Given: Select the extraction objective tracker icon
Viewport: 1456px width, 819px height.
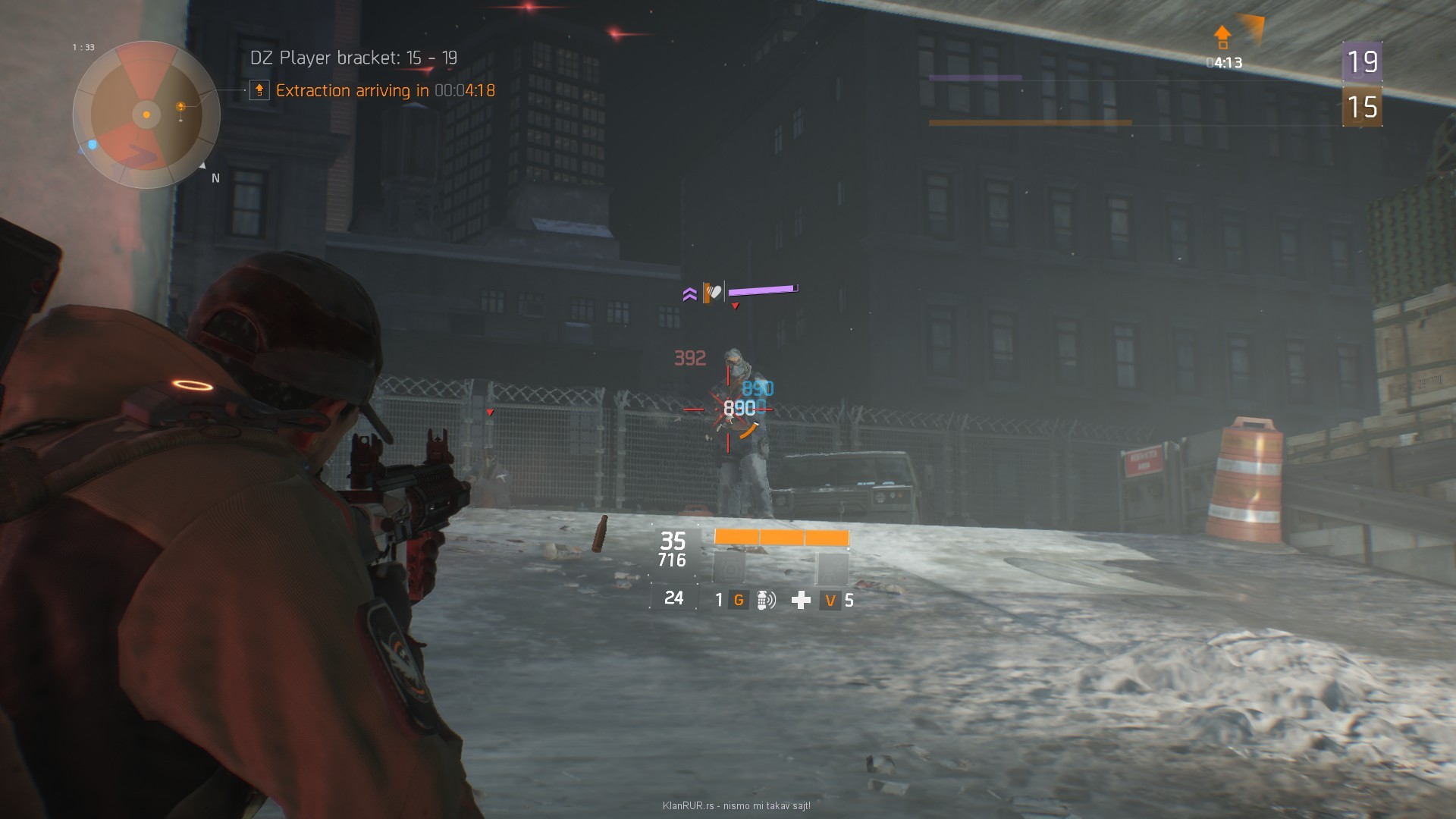Looking at the screenshot, I should pyautogui.click(x=259, y=91).
